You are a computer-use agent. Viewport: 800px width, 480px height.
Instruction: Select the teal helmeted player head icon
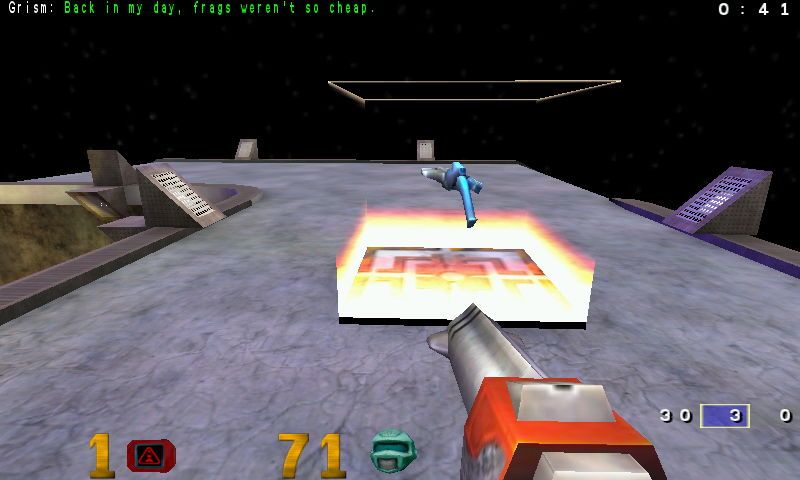(x=392, y=452)
